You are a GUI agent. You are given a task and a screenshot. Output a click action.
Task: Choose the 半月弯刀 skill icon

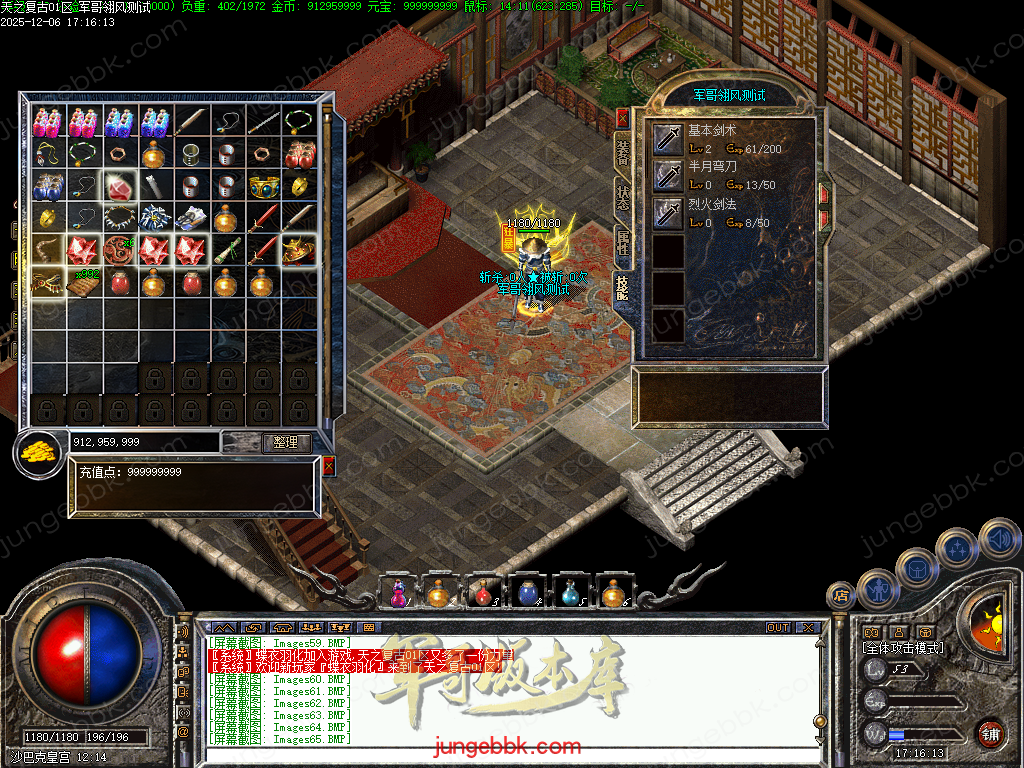click(667, 177)
